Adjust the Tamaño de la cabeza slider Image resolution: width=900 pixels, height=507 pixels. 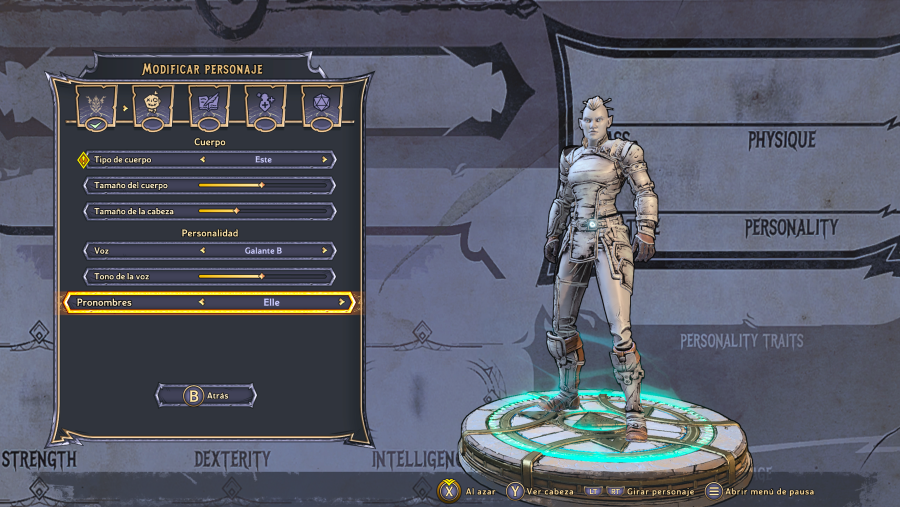click(236, 211)
